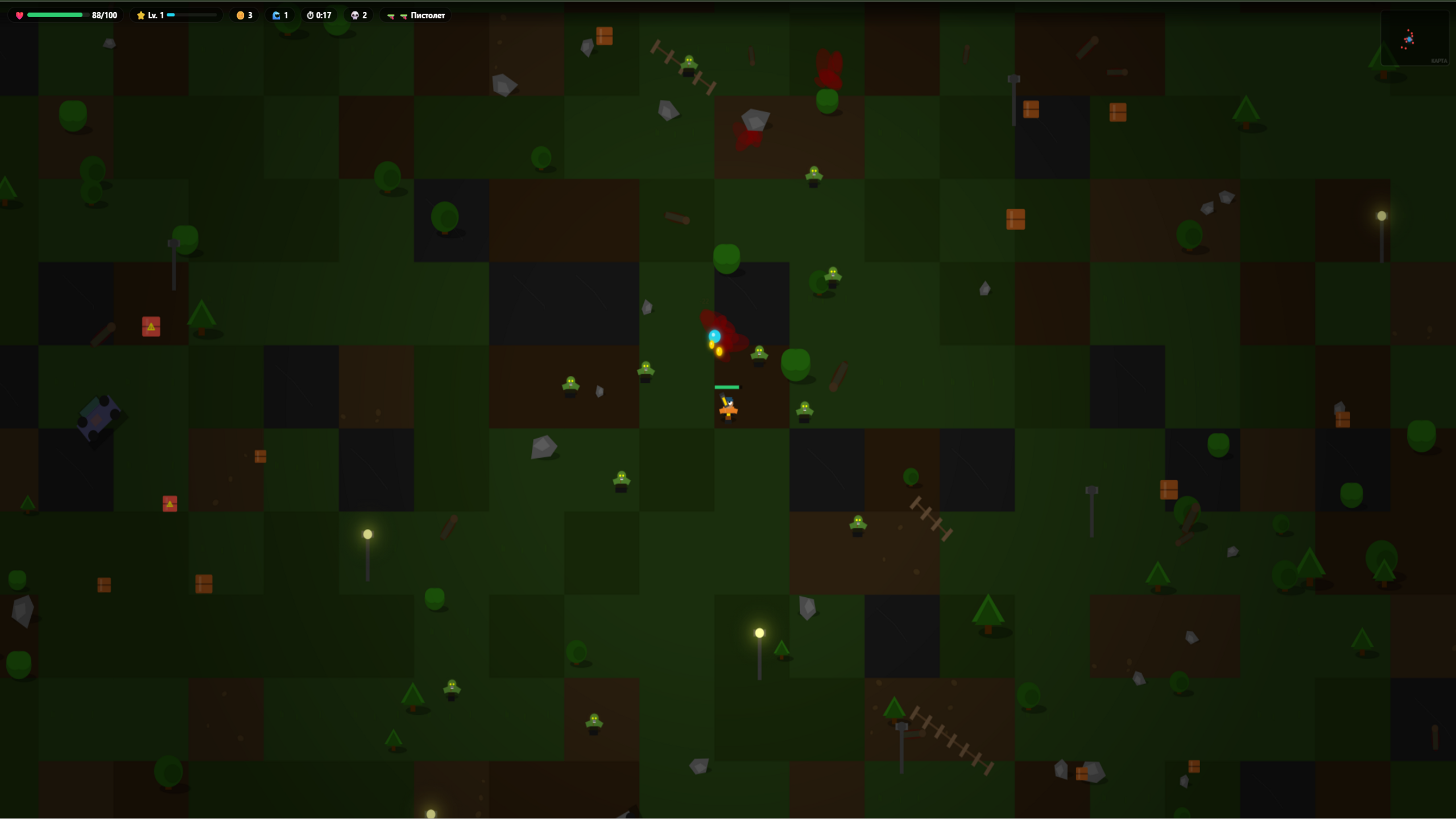Select the Lv. 1 star icon
The image size is (1456, 819).
(141, 15)
